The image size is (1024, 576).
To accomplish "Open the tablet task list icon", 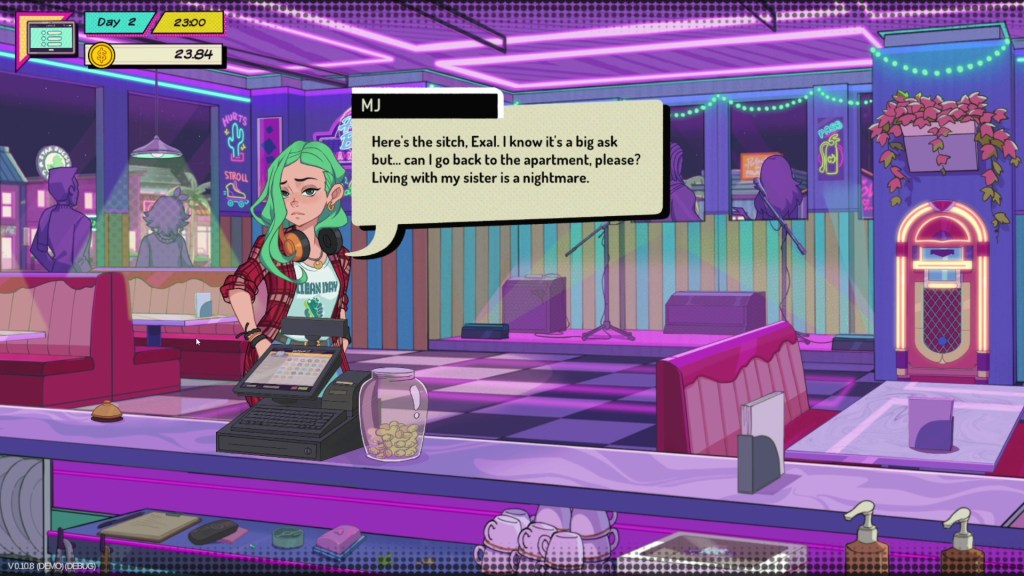I will pyautogui.click(x=44, y=39).
